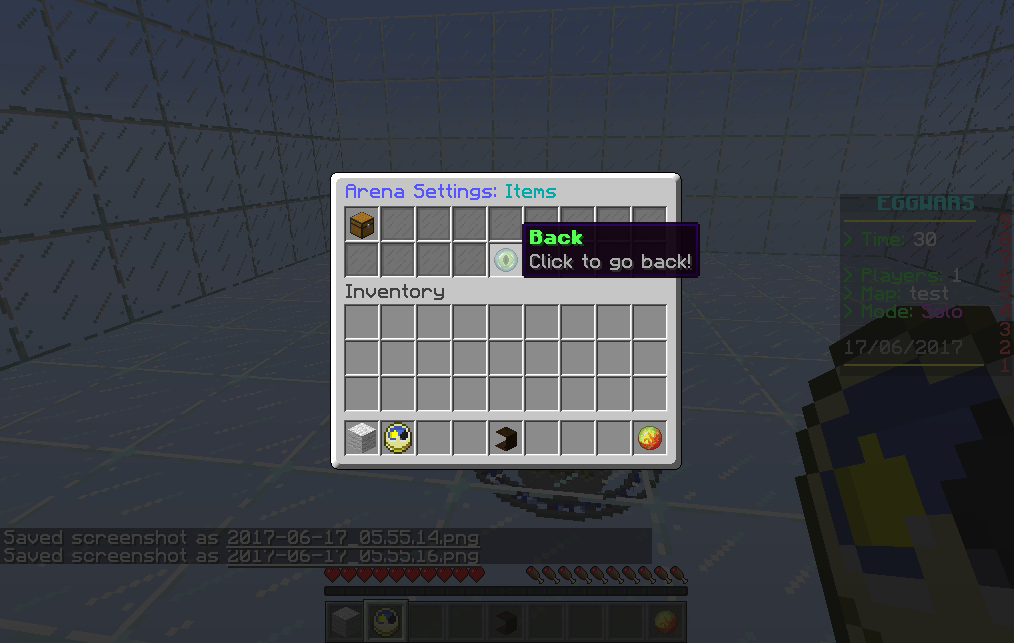
Task: Choose the dark brown stairs item slot
Action: point(506,437)
